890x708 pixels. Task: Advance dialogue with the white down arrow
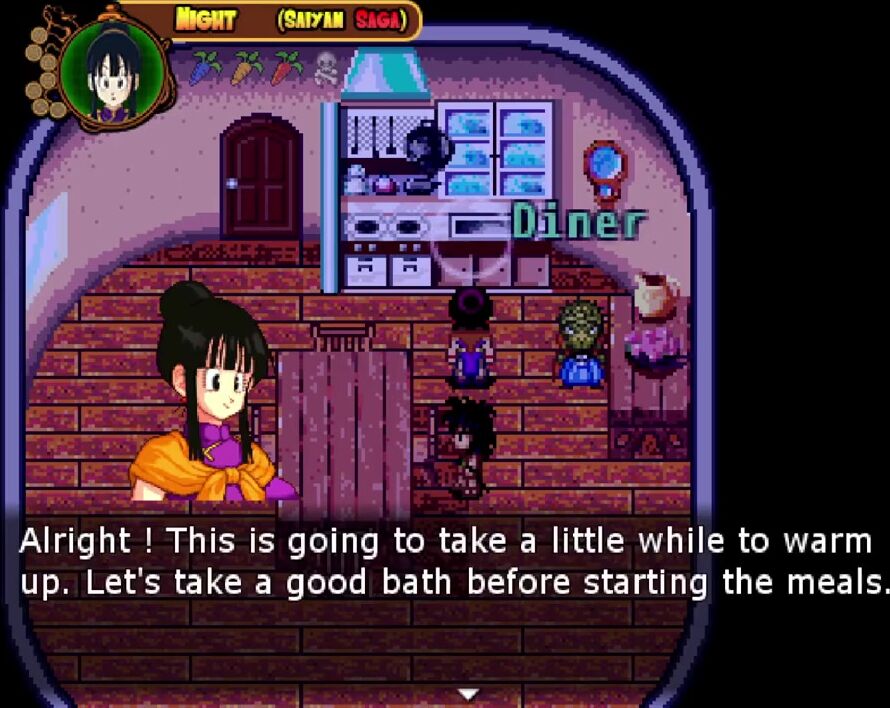tap(467, 693)
